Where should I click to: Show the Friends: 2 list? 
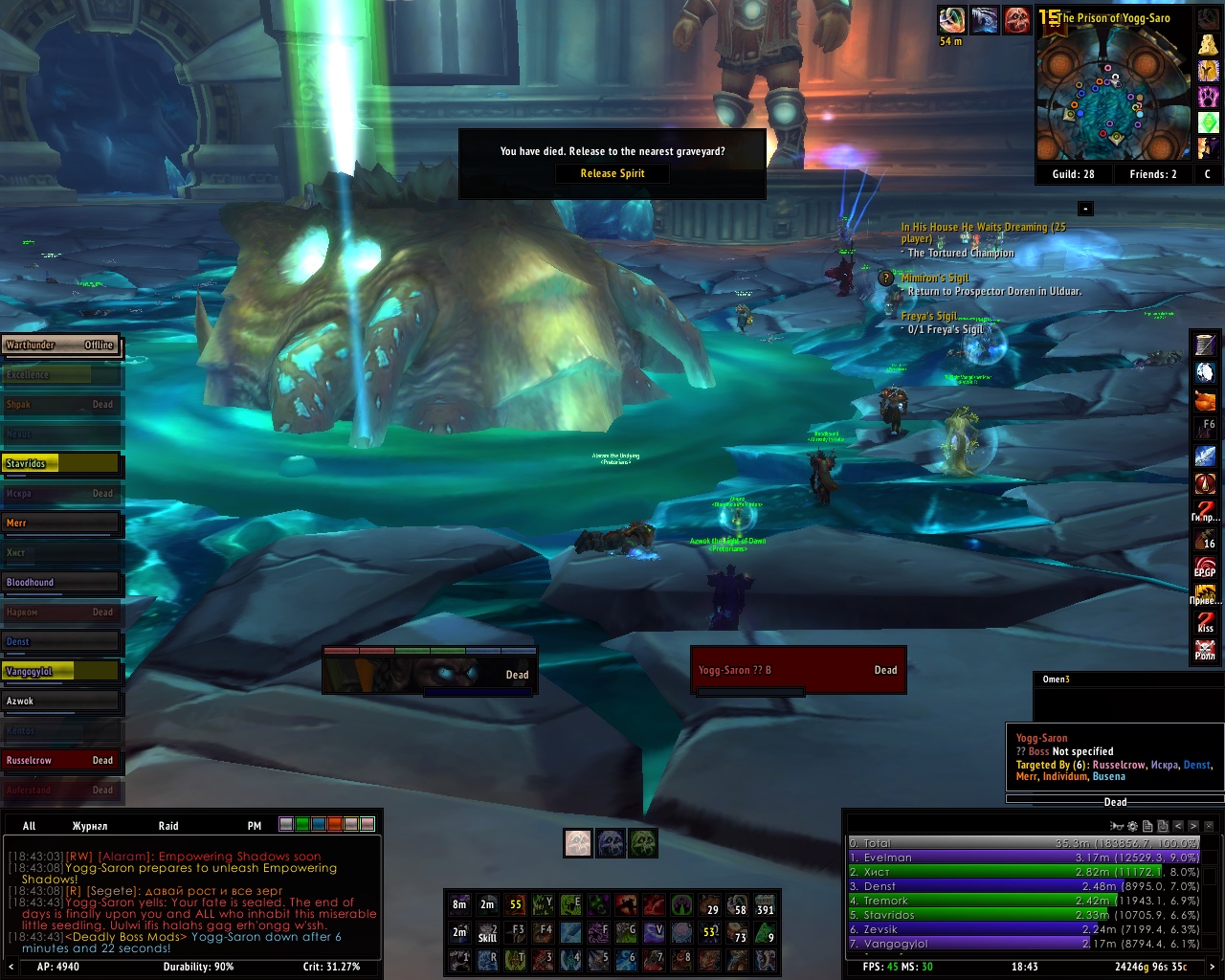pyautogui.click(x=1152, y=174)
